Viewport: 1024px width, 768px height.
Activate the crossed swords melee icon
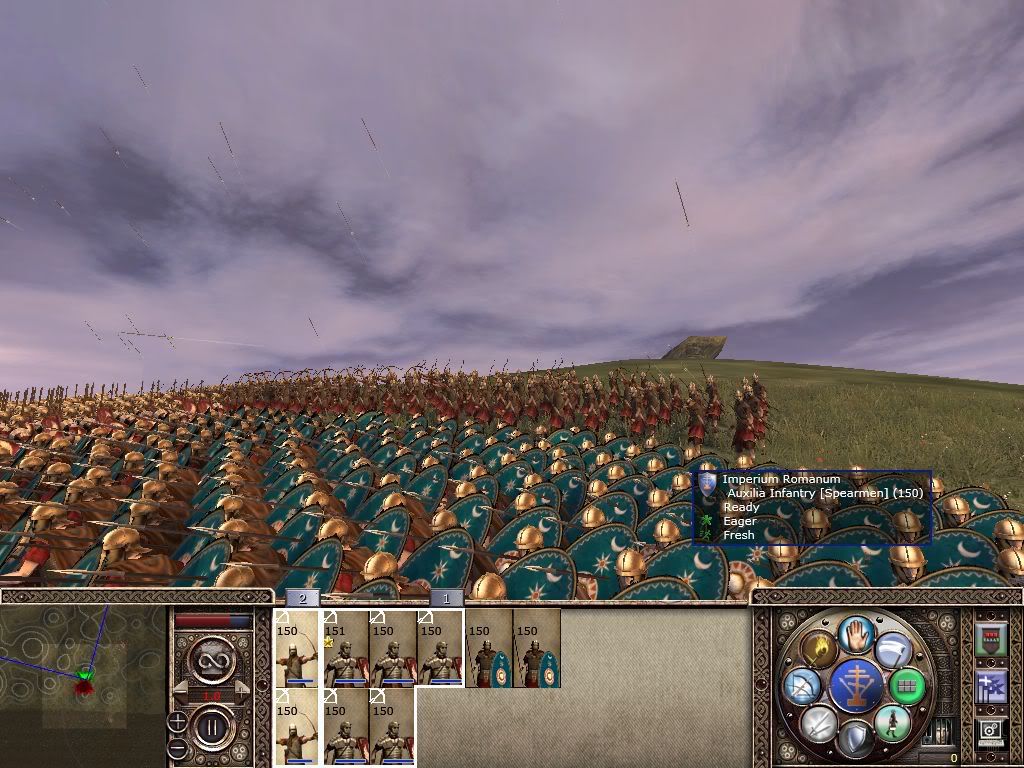click(819, 722)
